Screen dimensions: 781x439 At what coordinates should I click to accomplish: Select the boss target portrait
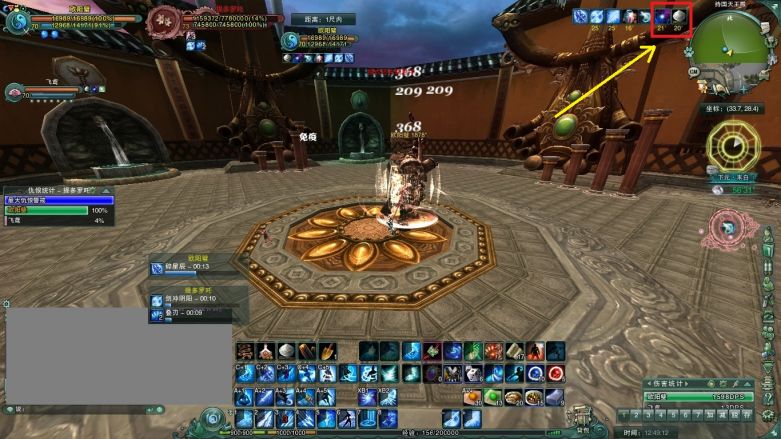(163, 19)
